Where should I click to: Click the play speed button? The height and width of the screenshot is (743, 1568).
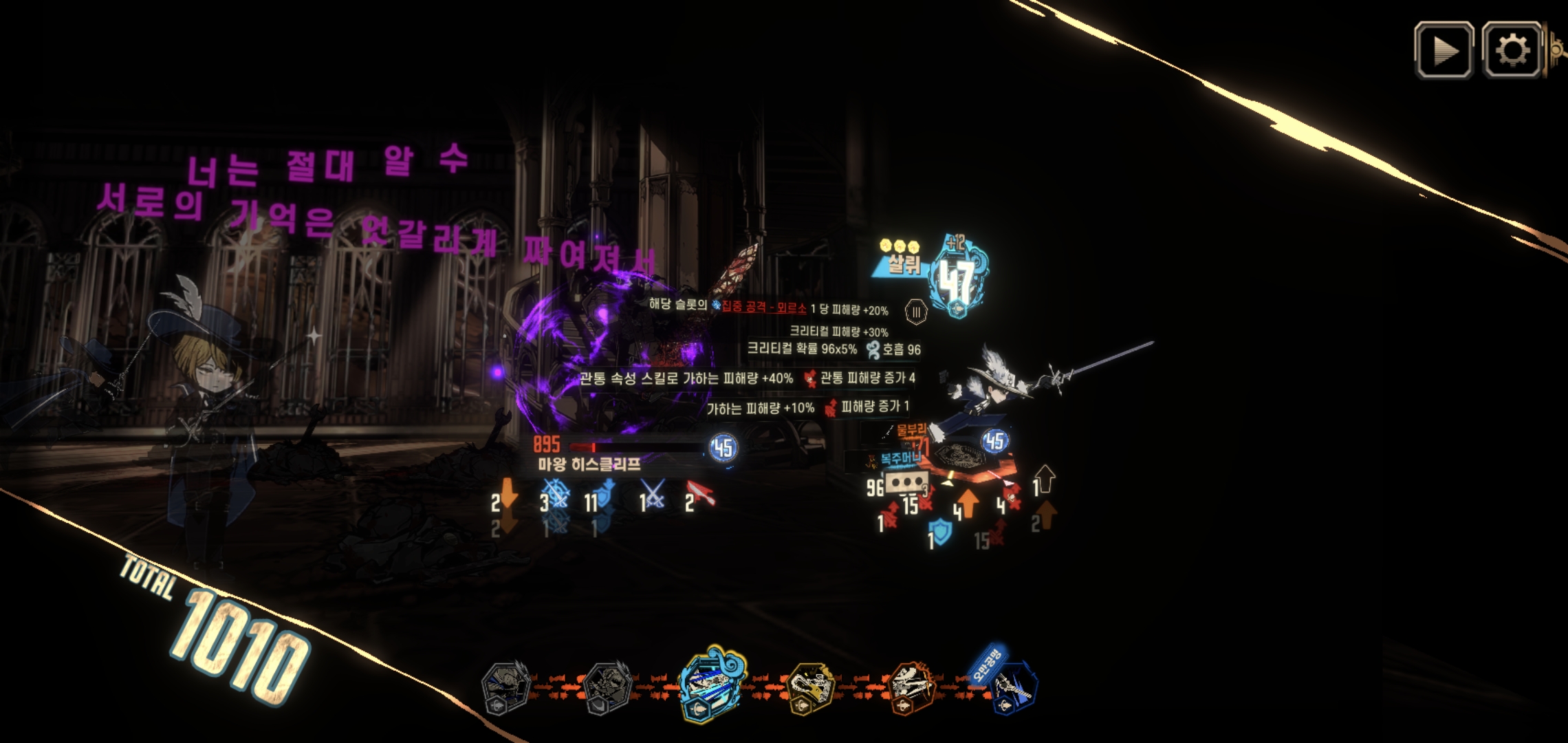(1444, 50)
